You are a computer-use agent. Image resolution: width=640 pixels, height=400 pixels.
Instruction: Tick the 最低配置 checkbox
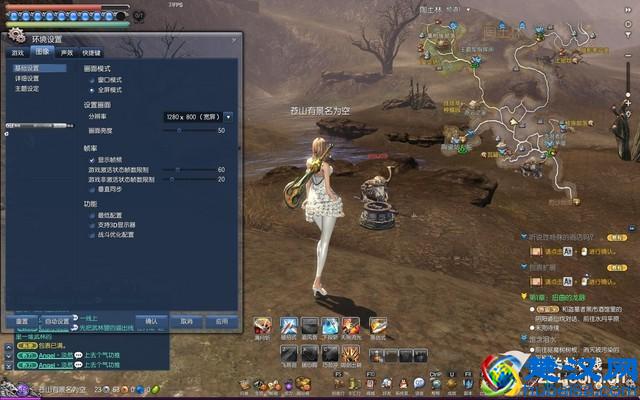[x=91, y=215]
